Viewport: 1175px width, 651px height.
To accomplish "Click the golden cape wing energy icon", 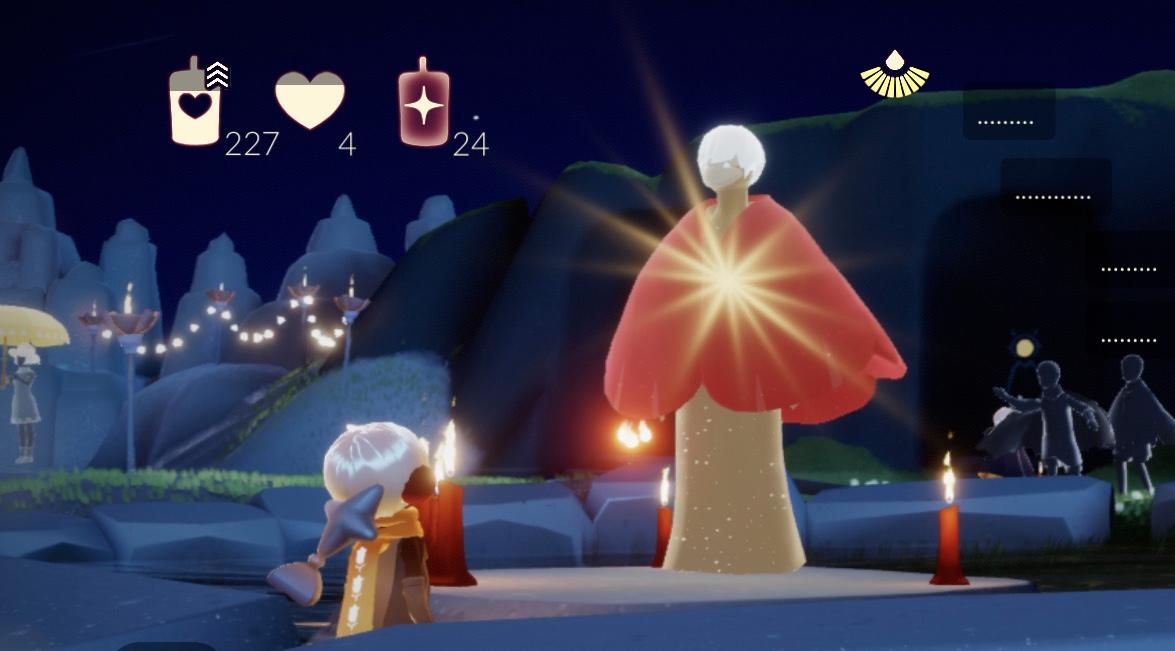I will point(894,76).
